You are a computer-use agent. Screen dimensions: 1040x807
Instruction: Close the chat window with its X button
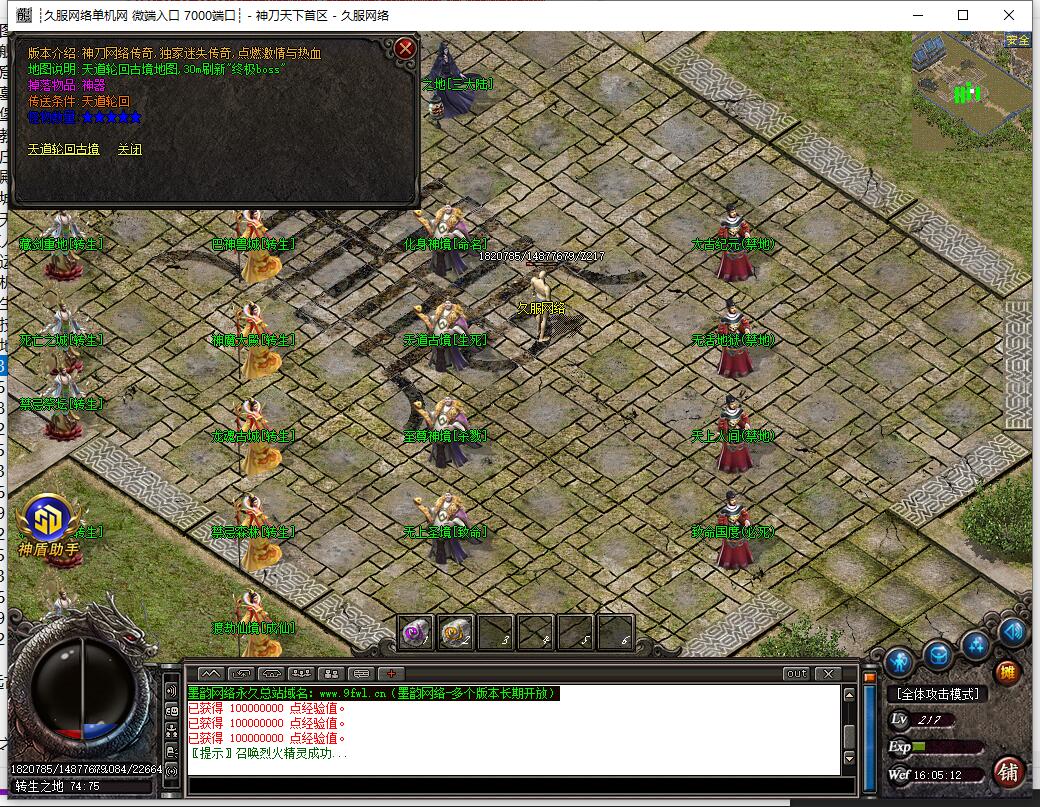coord(827,673)
